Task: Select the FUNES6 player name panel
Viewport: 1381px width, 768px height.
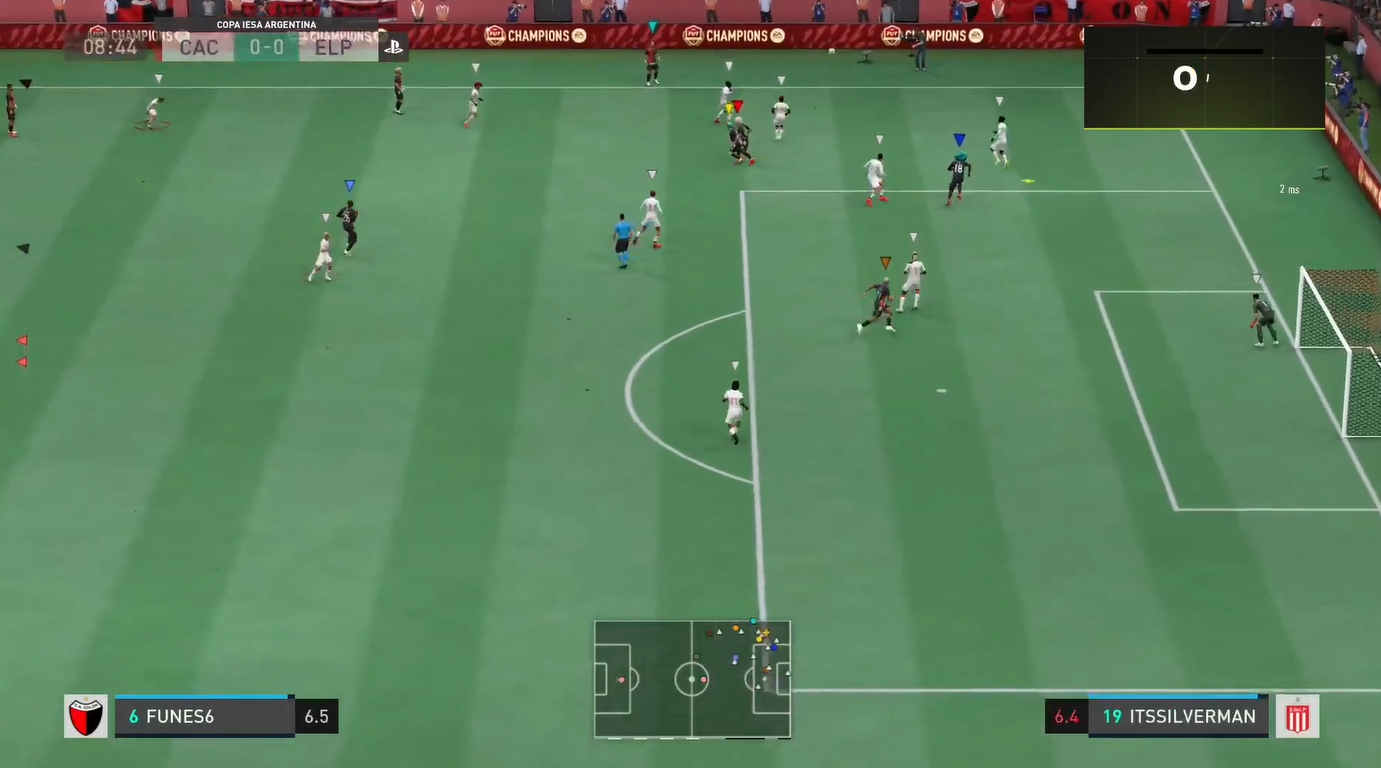Action: coord(204,717)
